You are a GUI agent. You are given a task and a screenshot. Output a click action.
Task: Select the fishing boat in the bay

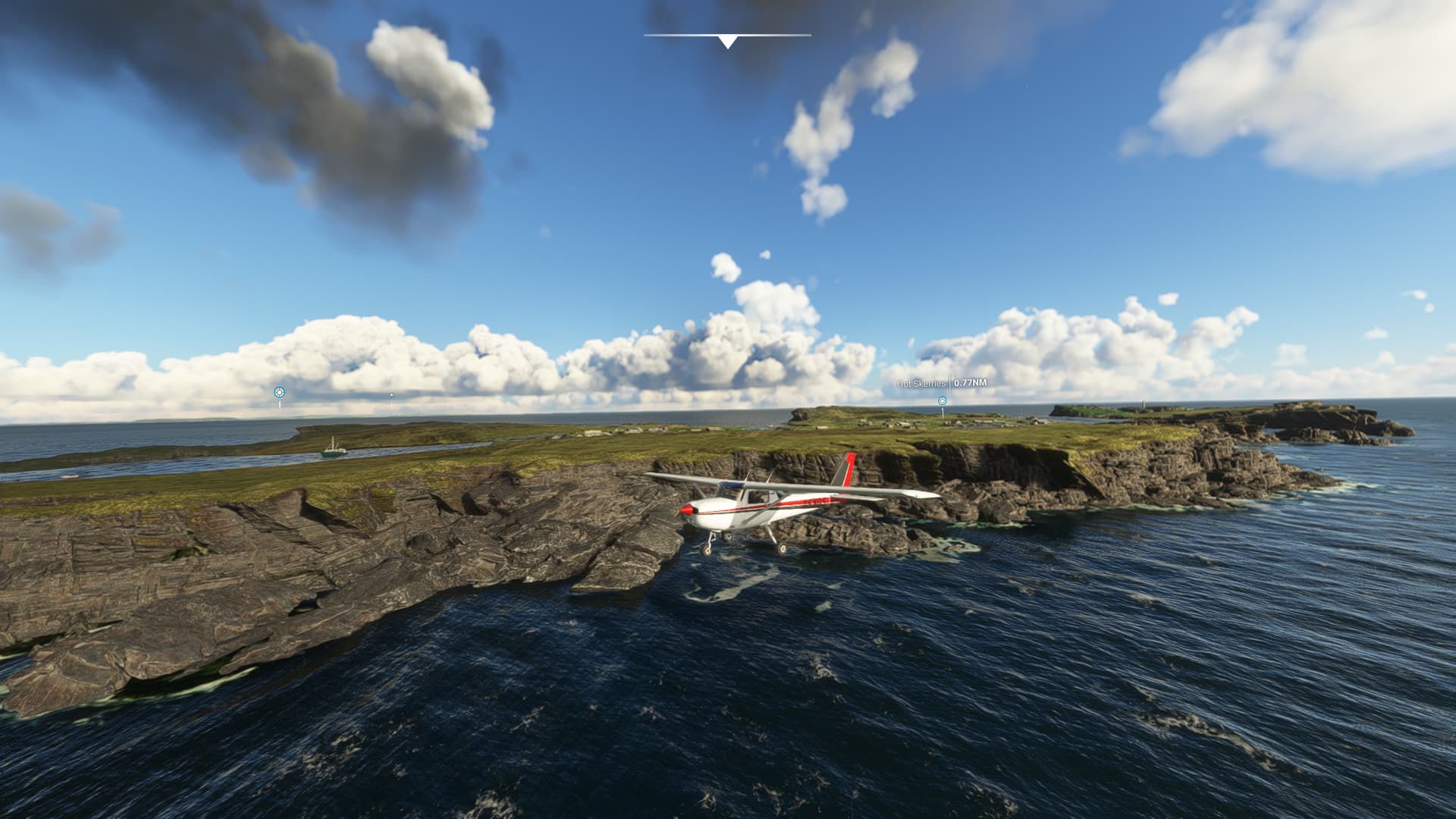pos(334,450)
